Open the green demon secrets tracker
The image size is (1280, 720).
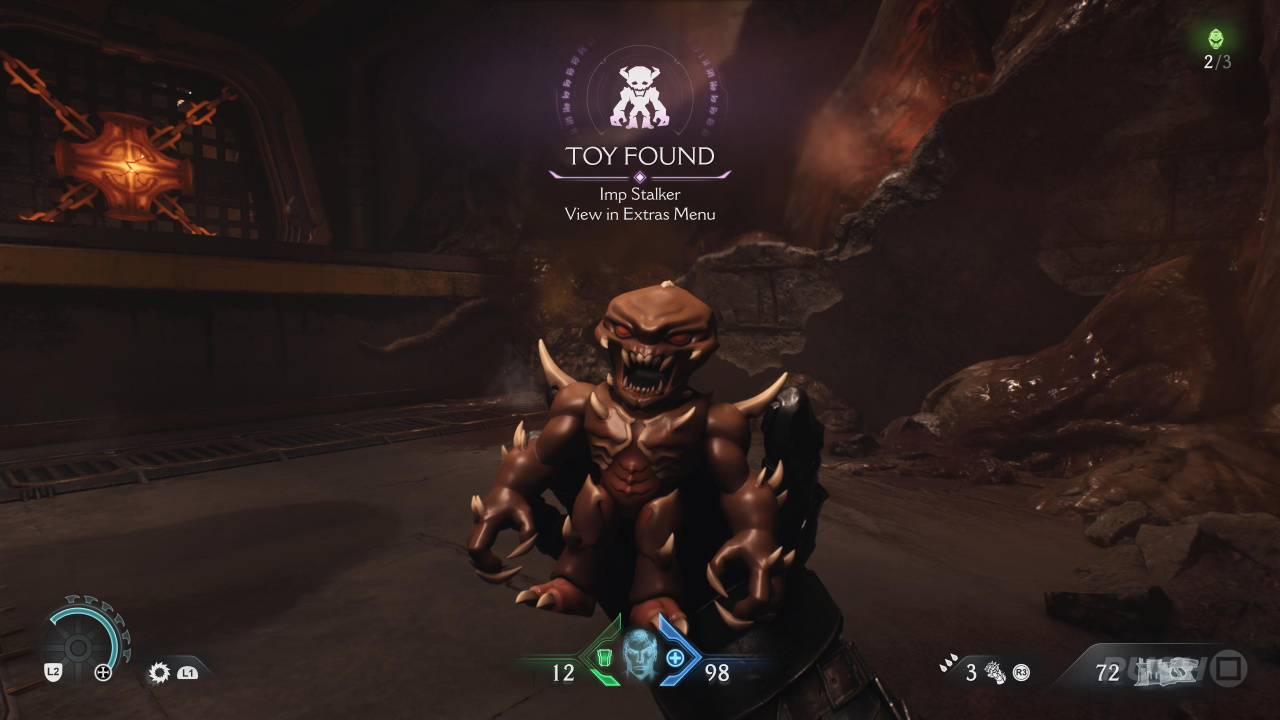[1216, 39]
